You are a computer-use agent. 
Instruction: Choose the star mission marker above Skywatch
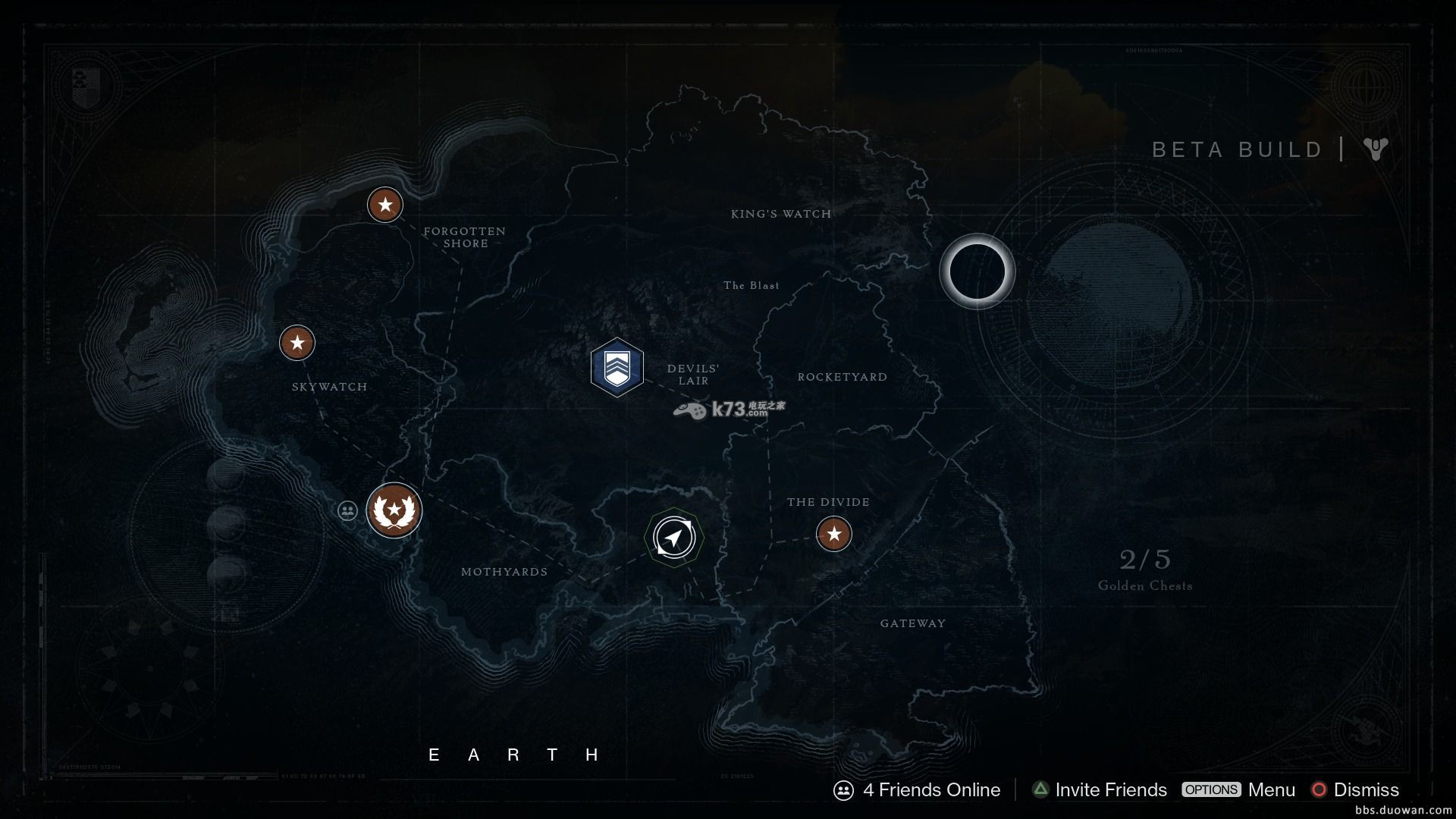pyautogui.click(x=297, y=343)
